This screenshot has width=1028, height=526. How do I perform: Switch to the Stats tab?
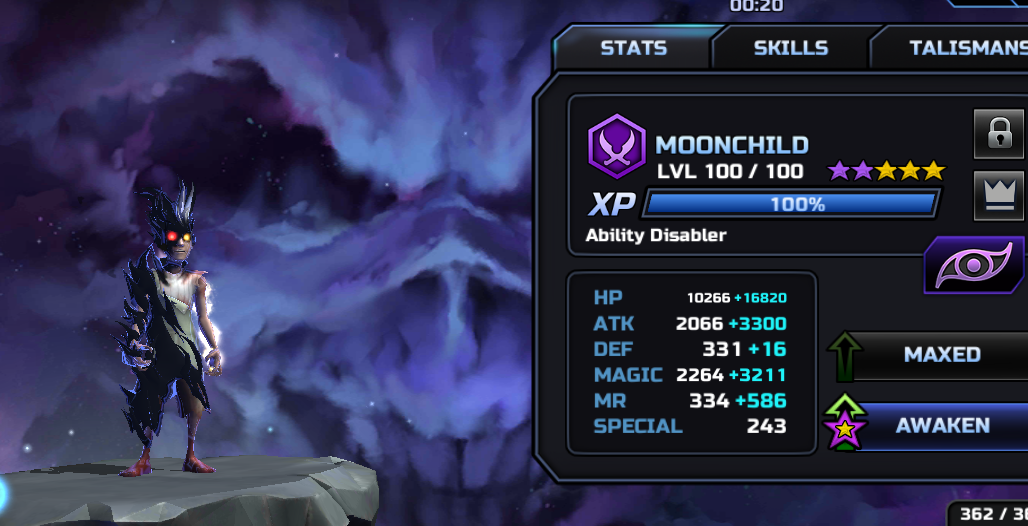(633, 48)
